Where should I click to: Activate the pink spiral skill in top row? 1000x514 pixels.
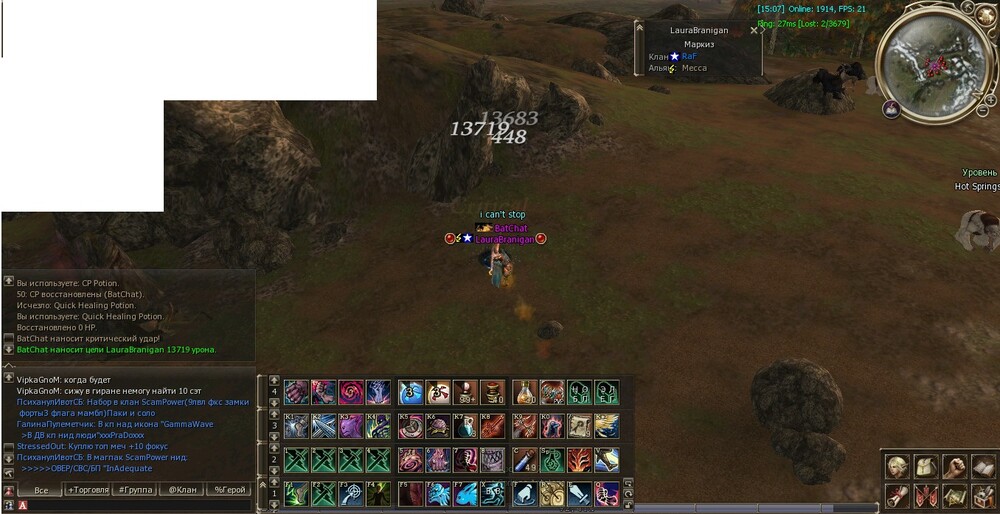pos(352,392)
